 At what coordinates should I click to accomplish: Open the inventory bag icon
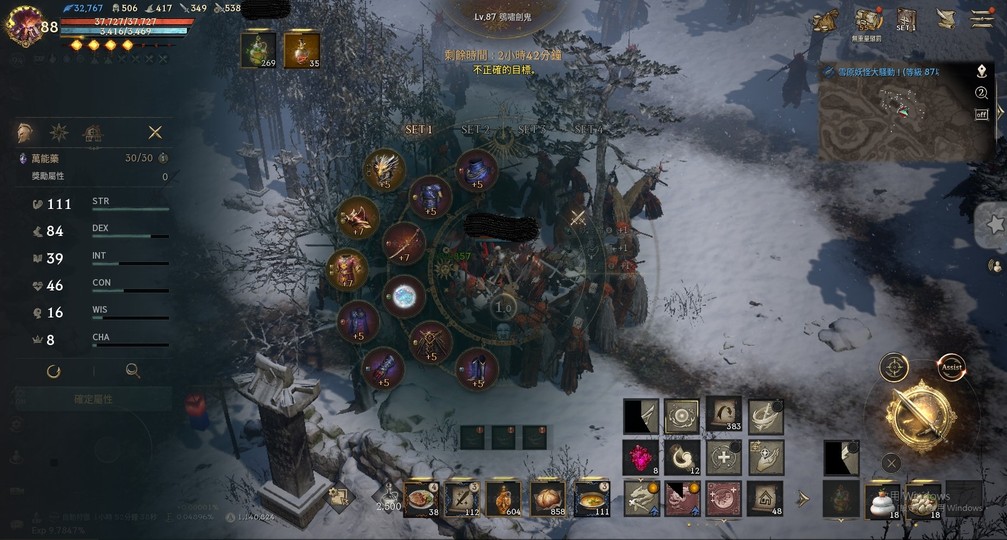click(868, 19)
